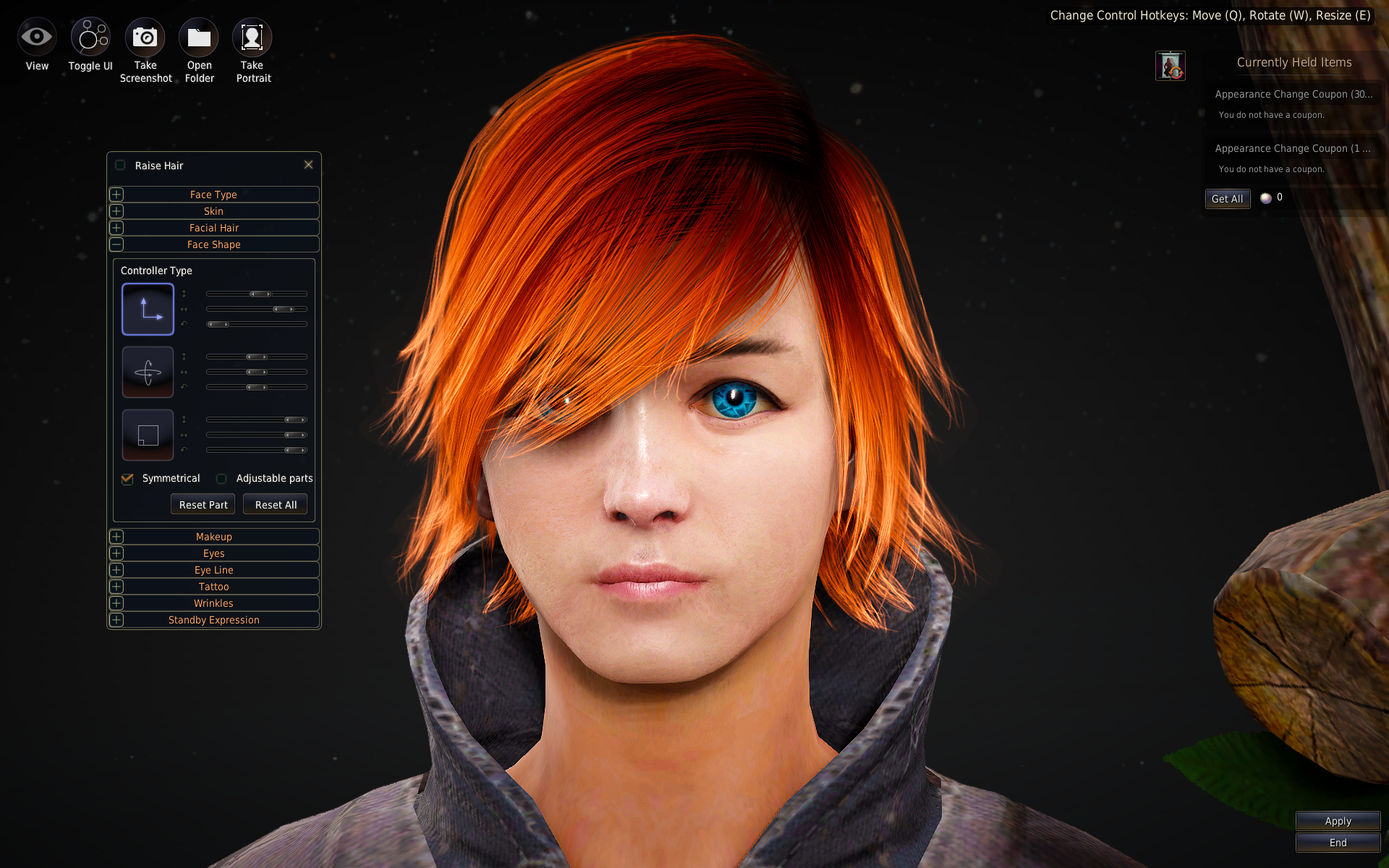Viewport: 1389px width, 868px height.
Task: Choose the rotate controller type
Action: point(148,373)
